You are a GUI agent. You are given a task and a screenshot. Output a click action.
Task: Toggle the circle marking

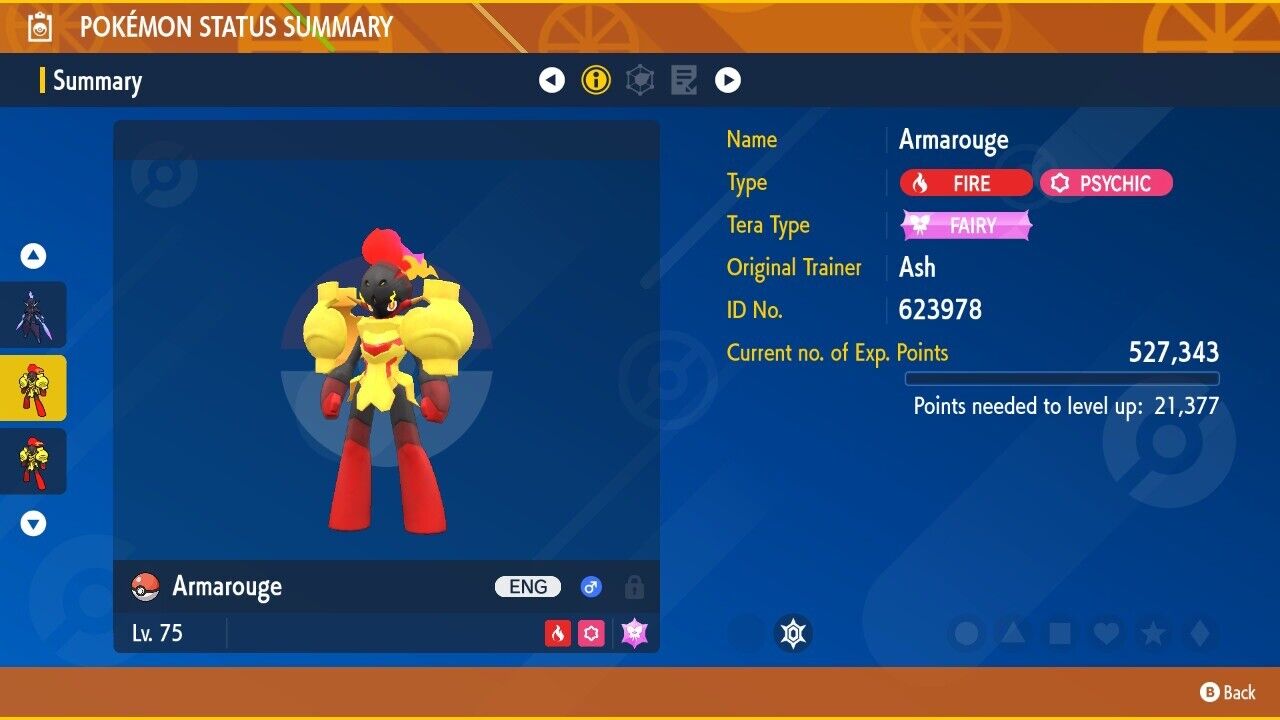pos(966,633)
